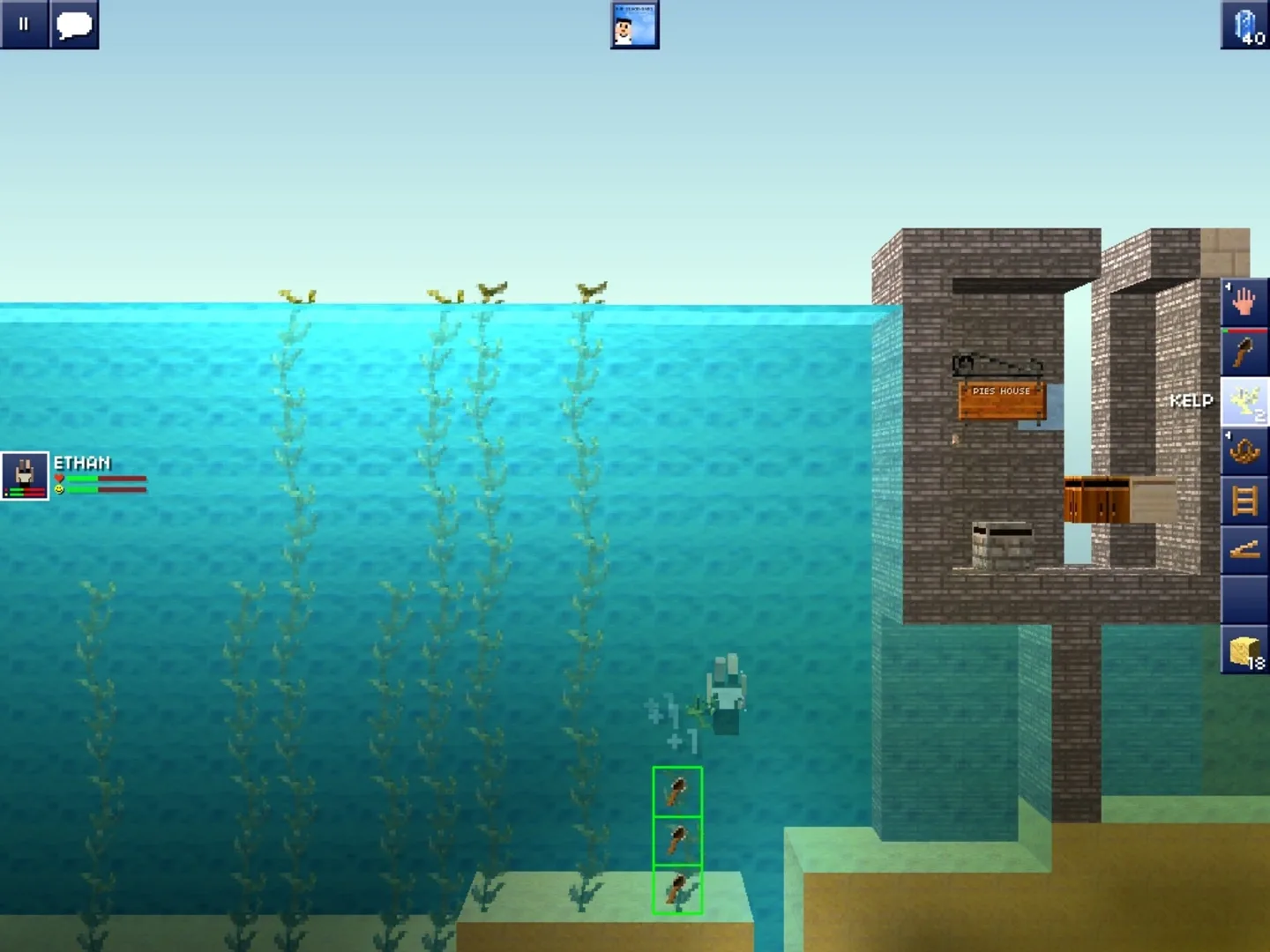Tap Ethan's portrait in the status panel

point(25,476)
